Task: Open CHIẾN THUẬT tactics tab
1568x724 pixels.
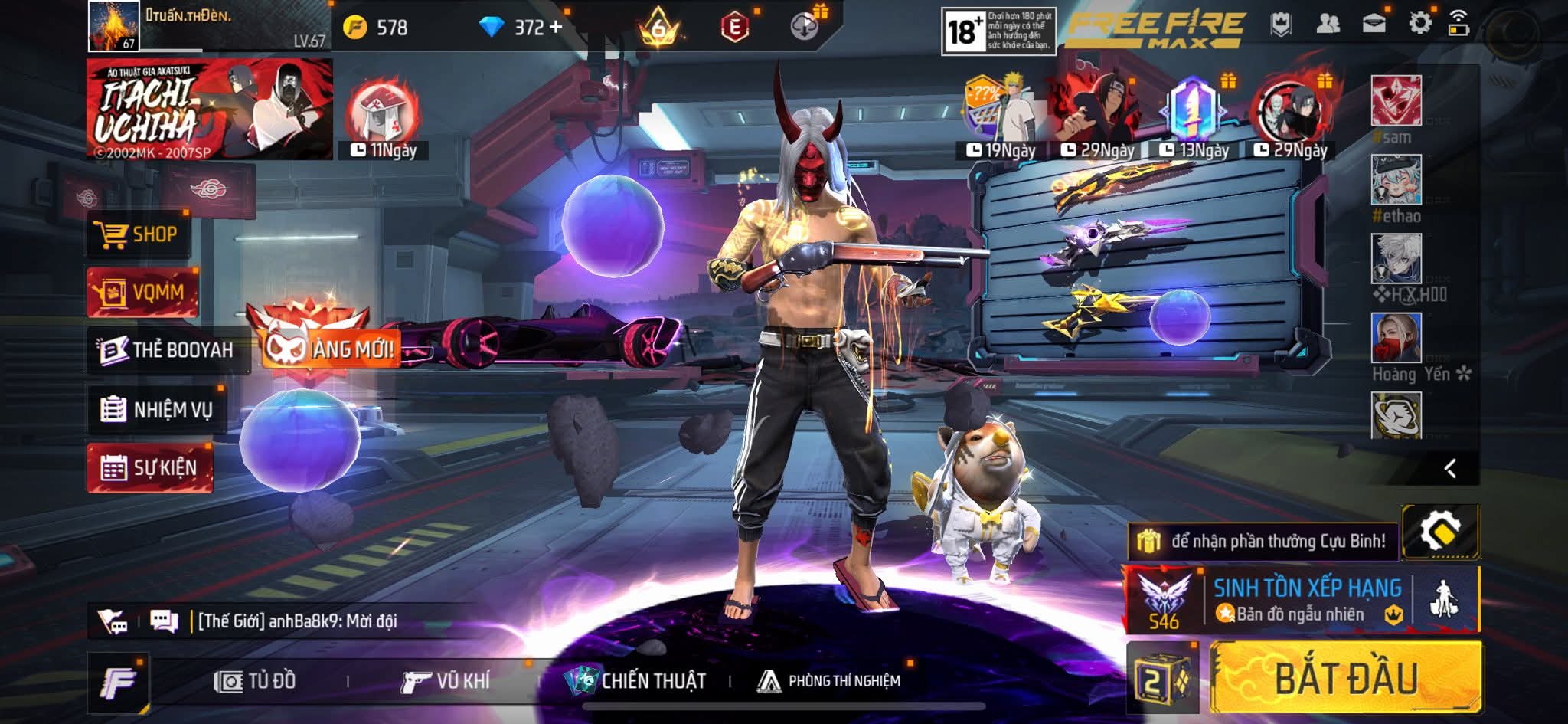Action: click(x=635, y=681)
